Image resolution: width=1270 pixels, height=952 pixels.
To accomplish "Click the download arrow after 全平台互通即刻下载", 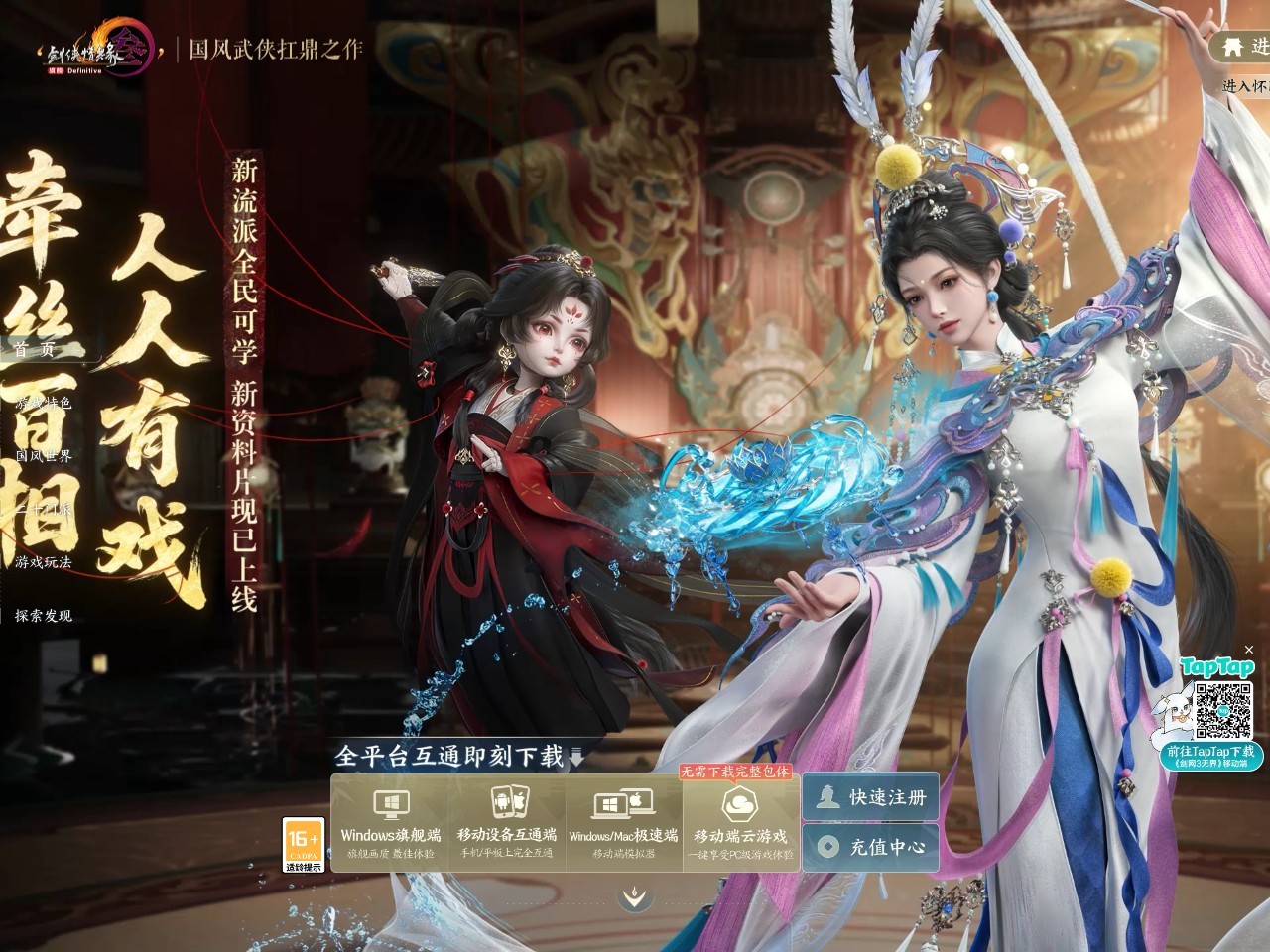I will [x=576, y=756].
